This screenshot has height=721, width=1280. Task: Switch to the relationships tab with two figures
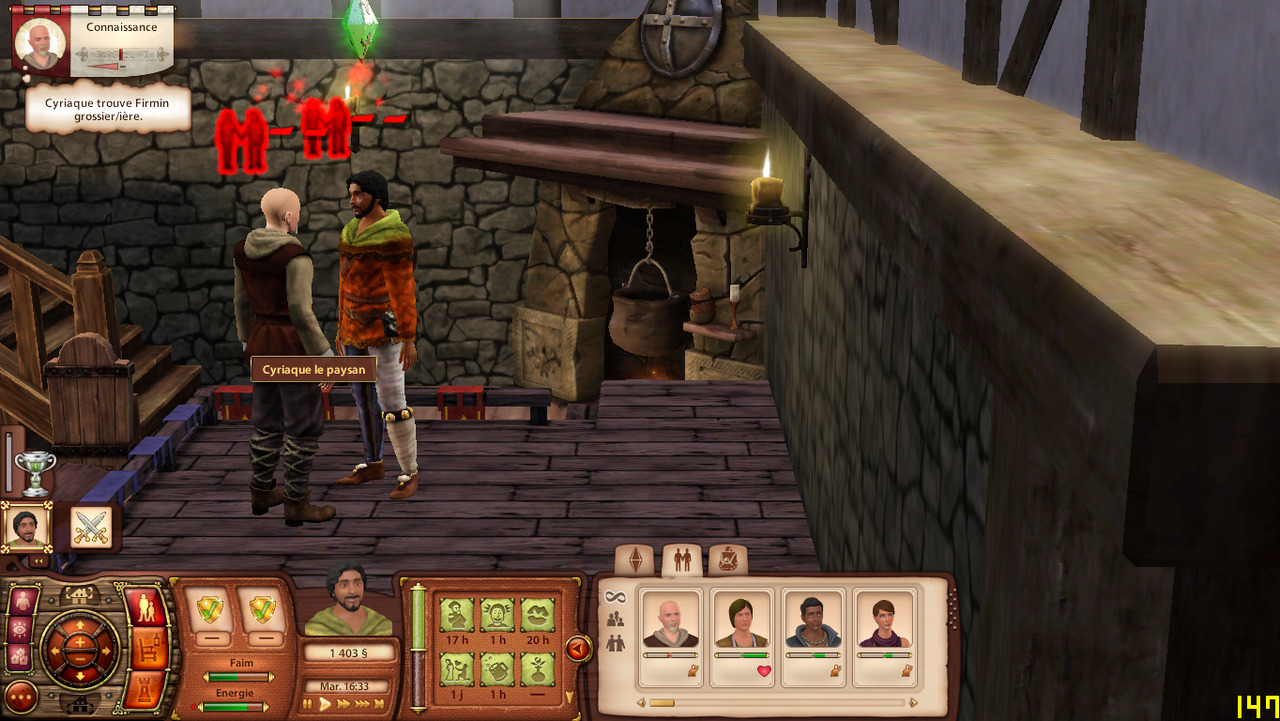(682, 561)
